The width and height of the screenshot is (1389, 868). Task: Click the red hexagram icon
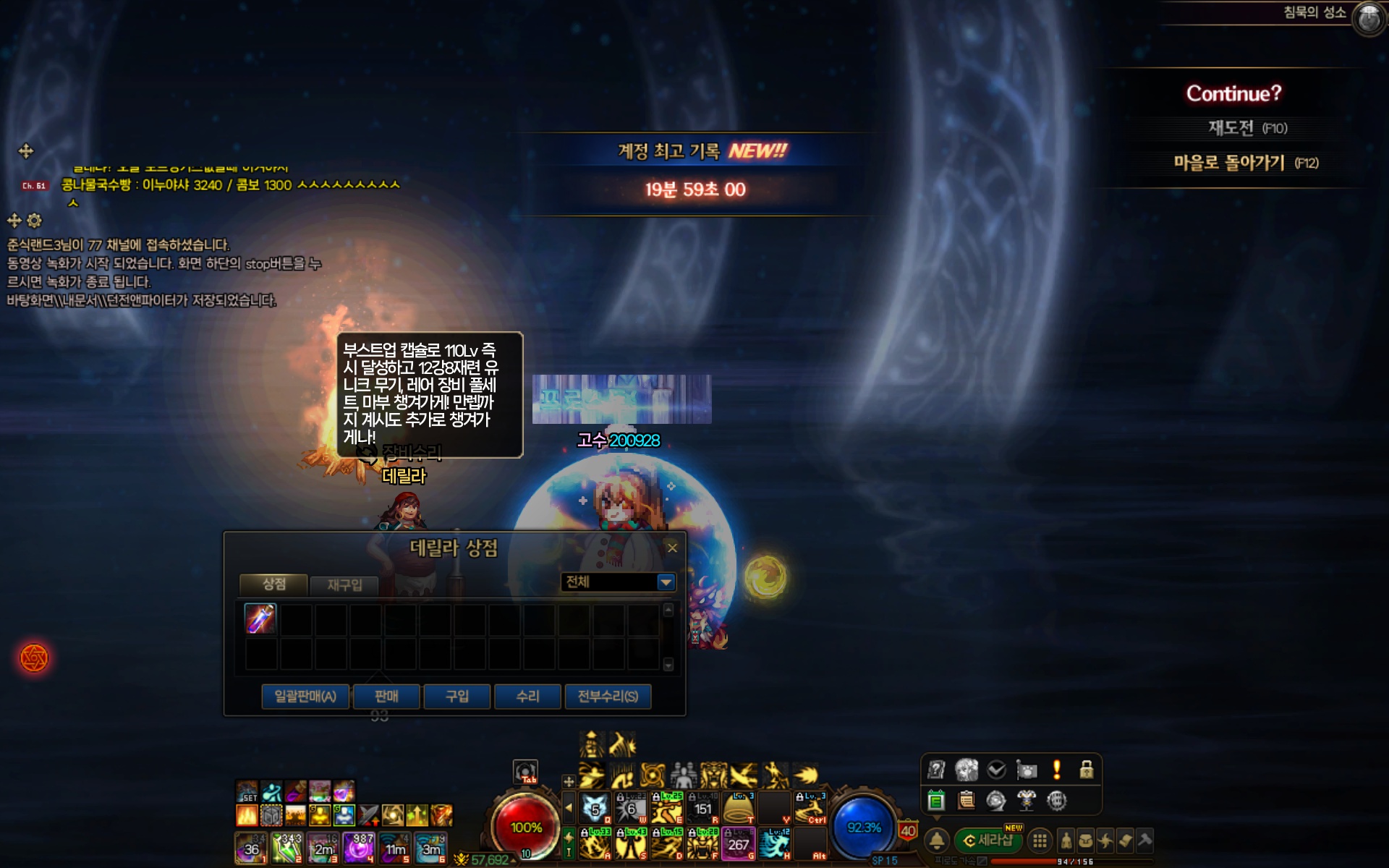click(x=34, y=658)
